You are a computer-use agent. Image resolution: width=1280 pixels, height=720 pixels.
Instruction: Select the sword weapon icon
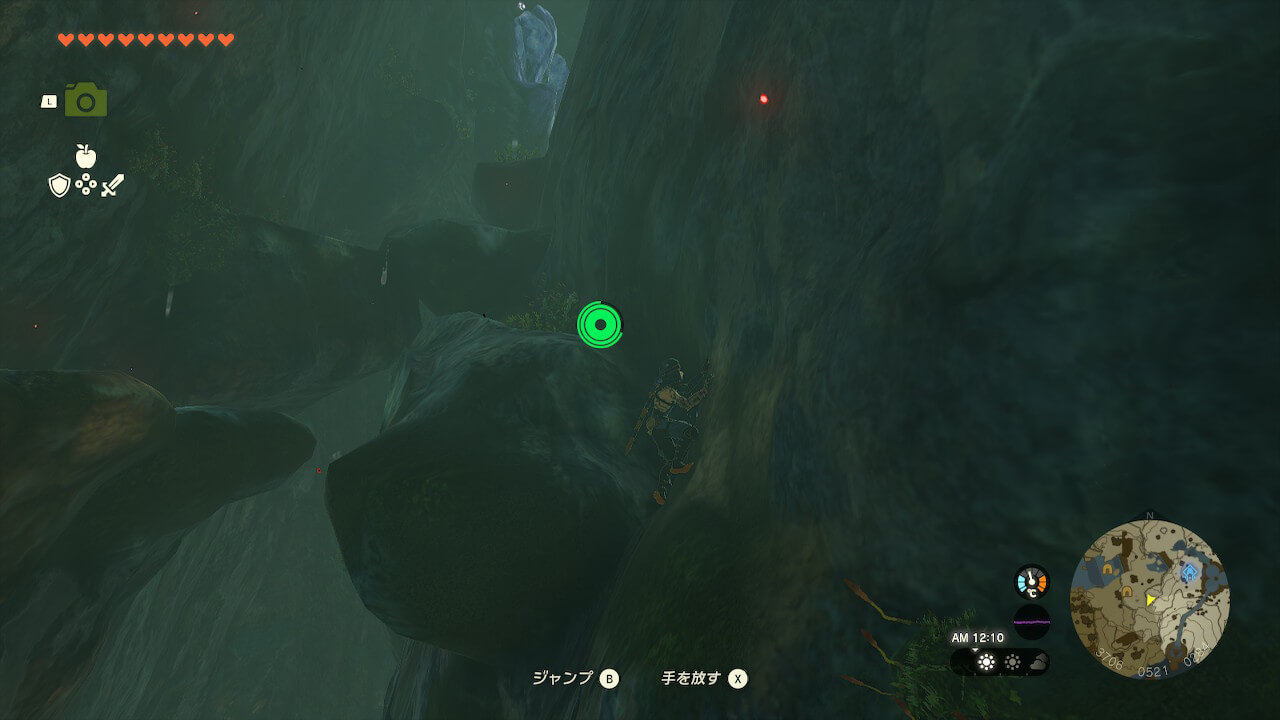point(112,185)
